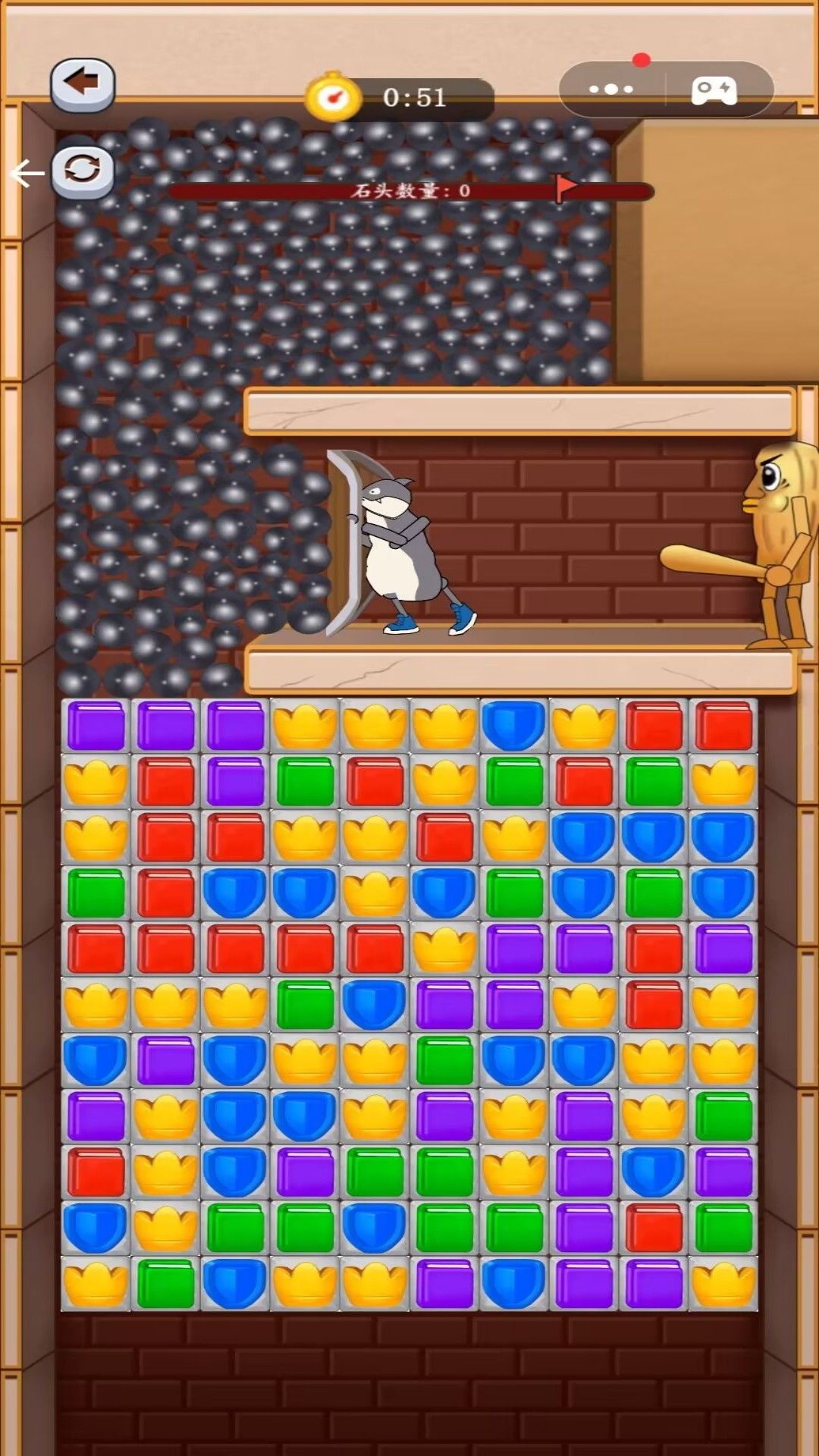This screenshot has width=819, height=1456.
Task: Tap the gamepad icon in the capsule
Action: coord(713,90)
